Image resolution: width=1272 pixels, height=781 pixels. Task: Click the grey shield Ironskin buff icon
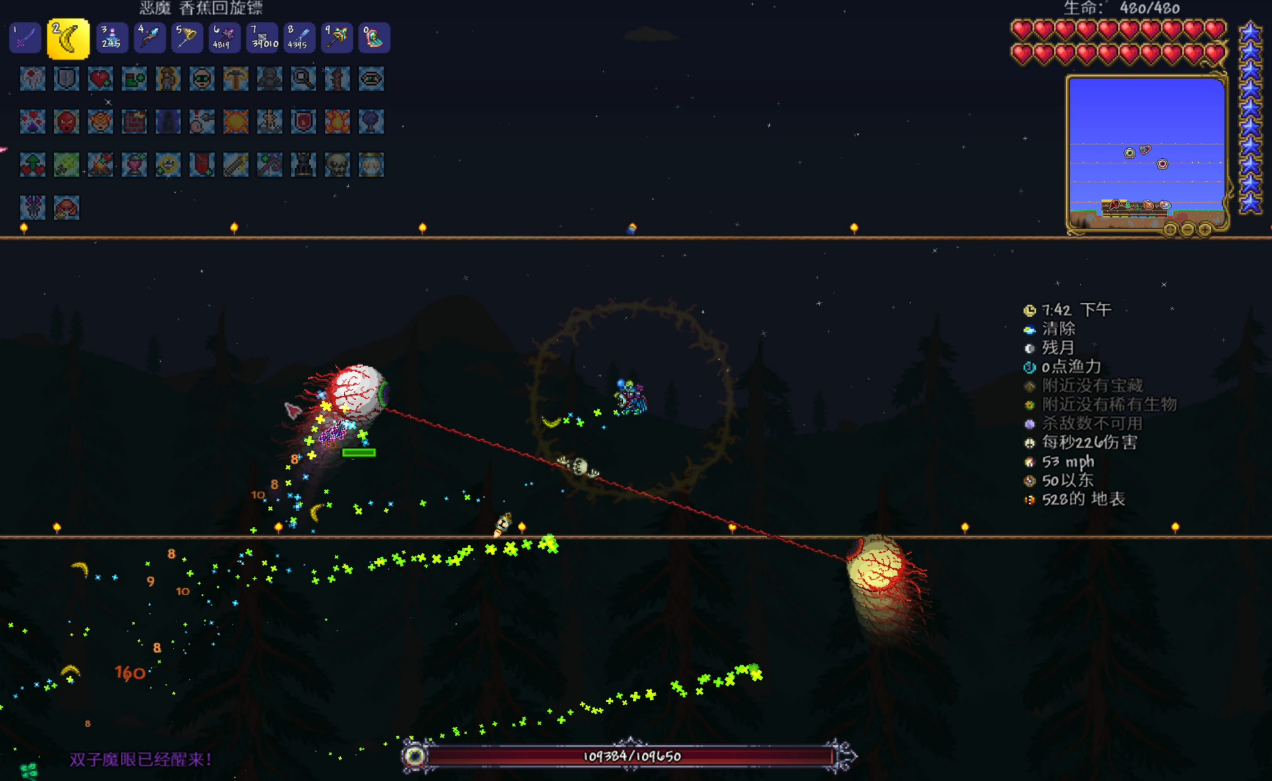(67, 78)
